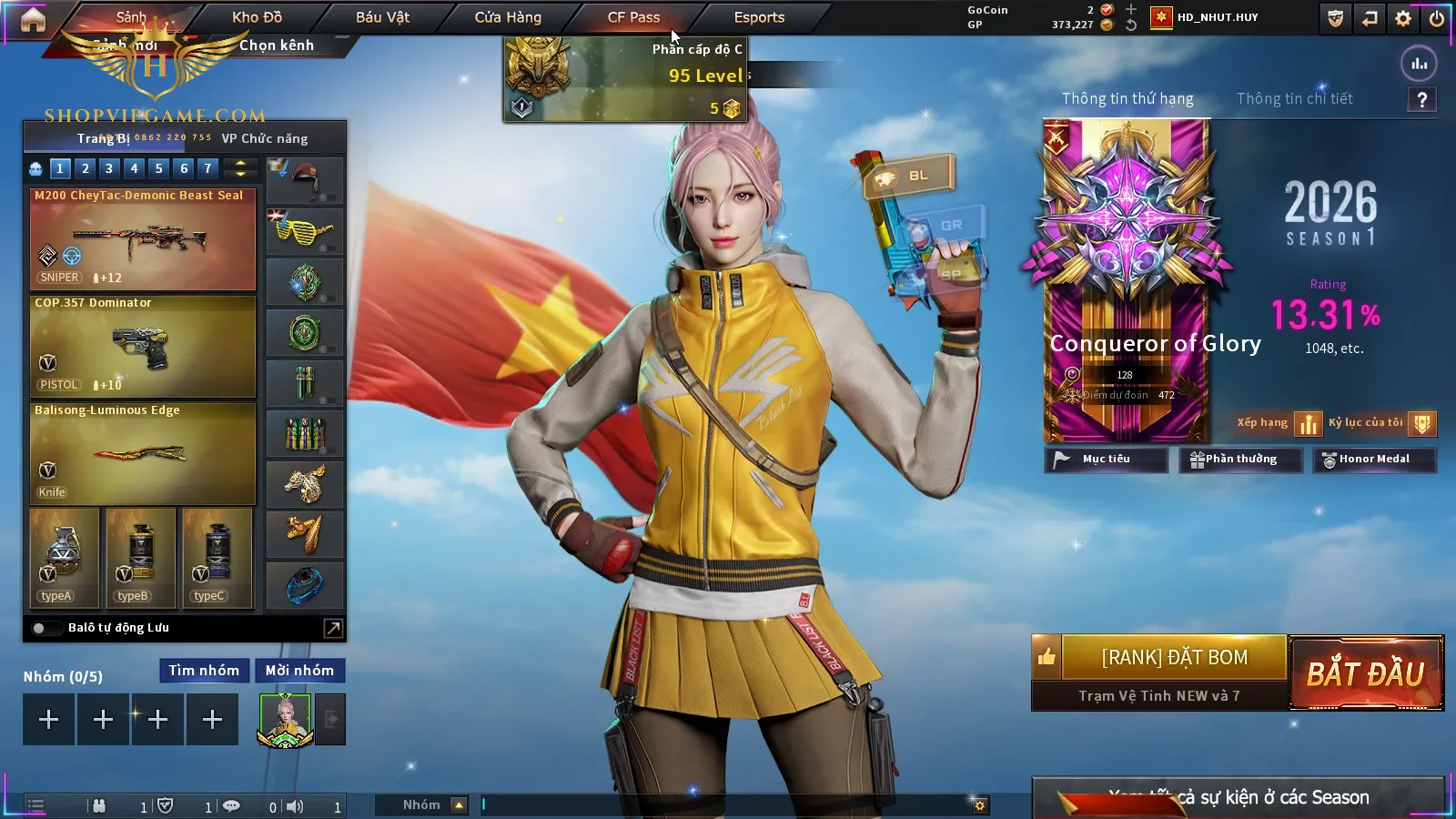This screenshot has width=1456, height=819.
Task: Change the [RANK] ĐẶT BOM game mode
Action: (x=1174, y=658)
